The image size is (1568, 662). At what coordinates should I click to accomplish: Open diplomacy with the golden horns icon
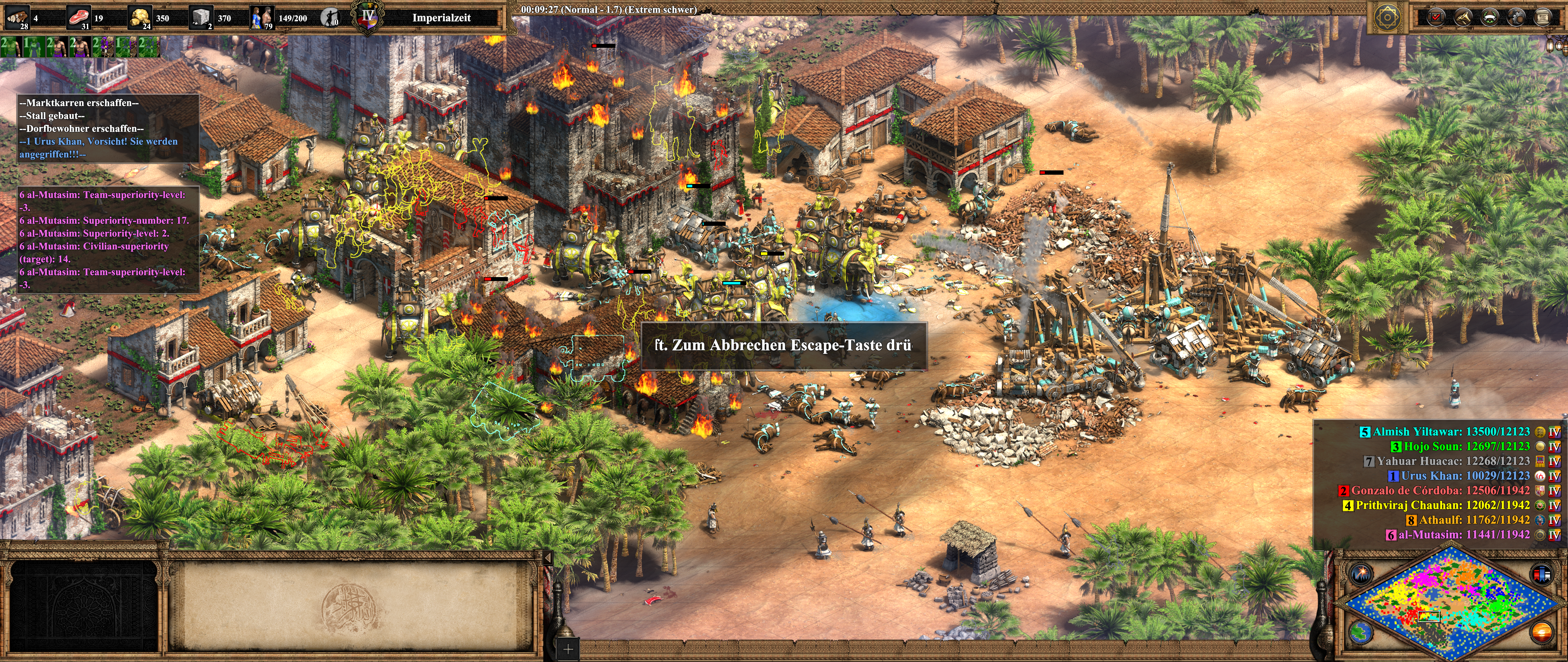(1463, 17)
